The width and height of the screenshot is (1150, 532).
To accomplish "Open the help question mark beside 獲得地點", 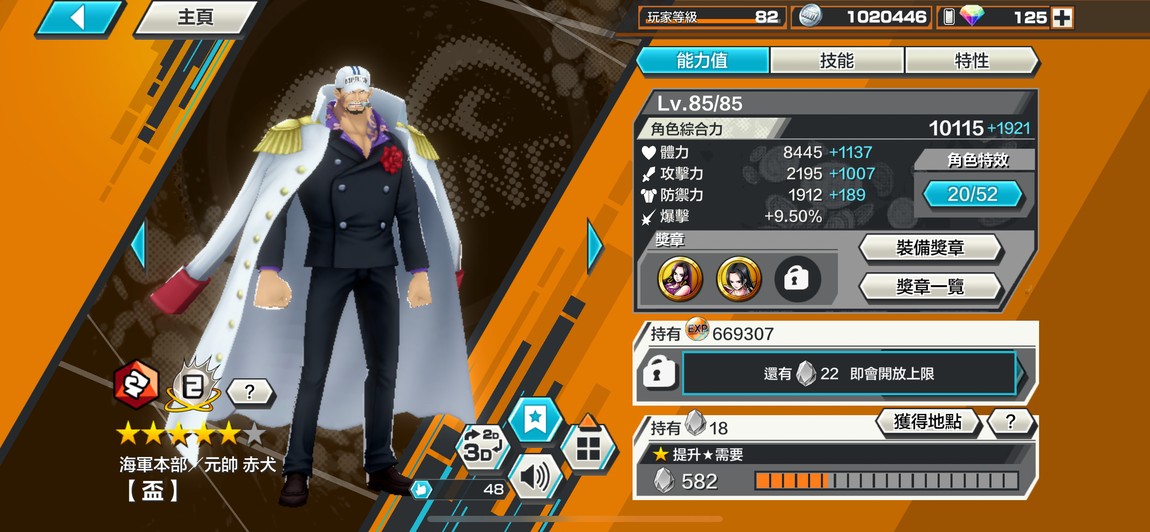I will pos(1010,422).
